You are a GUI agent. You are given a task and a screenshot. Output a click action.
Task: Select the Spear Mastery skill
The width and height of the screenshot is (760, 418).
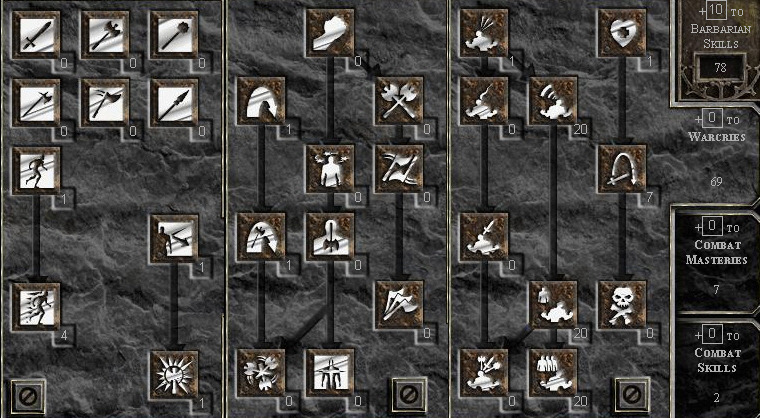(174, 101)
